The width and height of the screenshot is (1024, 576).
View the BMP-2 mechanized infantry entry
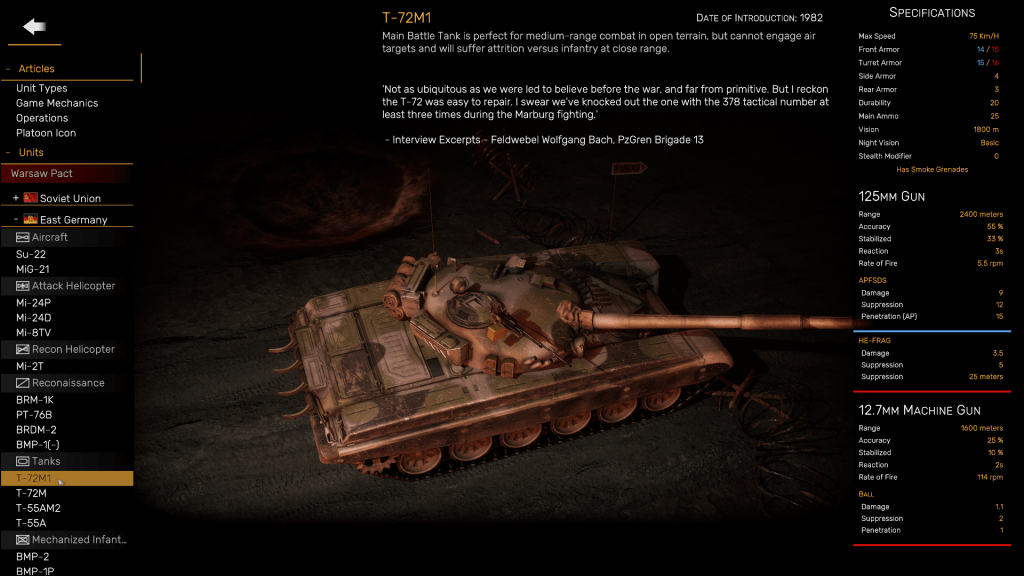[33, 556]
